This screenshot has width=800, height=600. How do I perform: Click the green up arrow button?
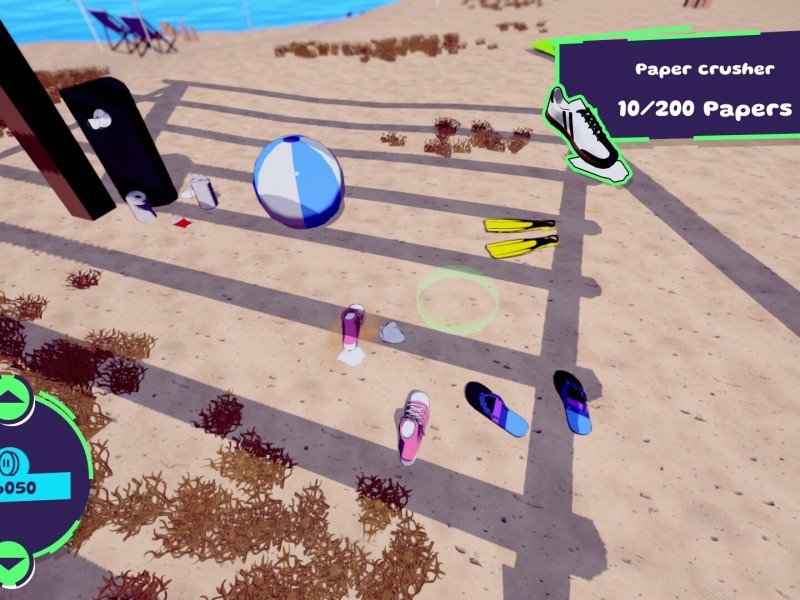point(12,400)
